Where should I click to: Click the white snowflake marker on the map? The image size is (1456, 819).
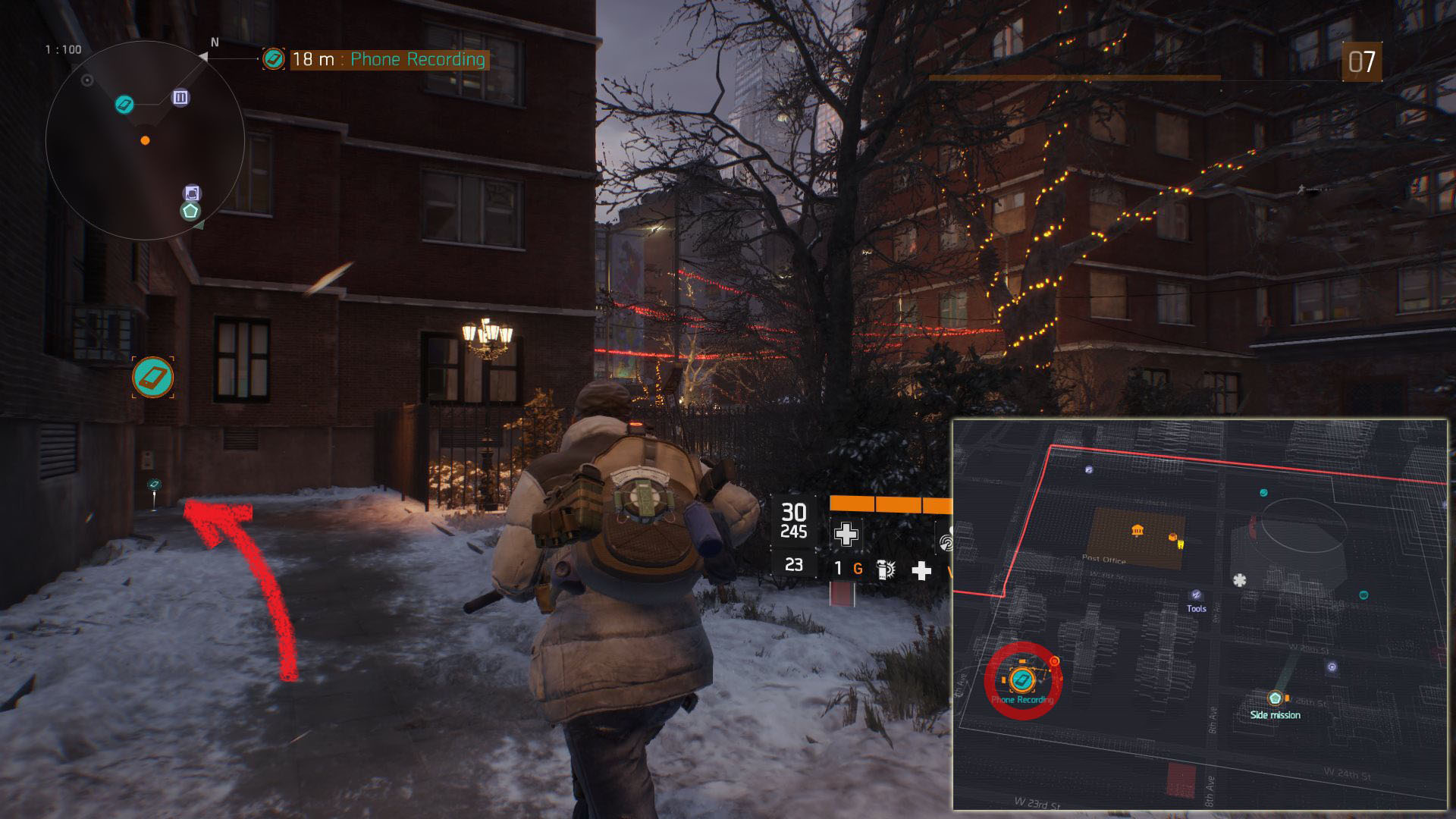(x=1240, y=580)
